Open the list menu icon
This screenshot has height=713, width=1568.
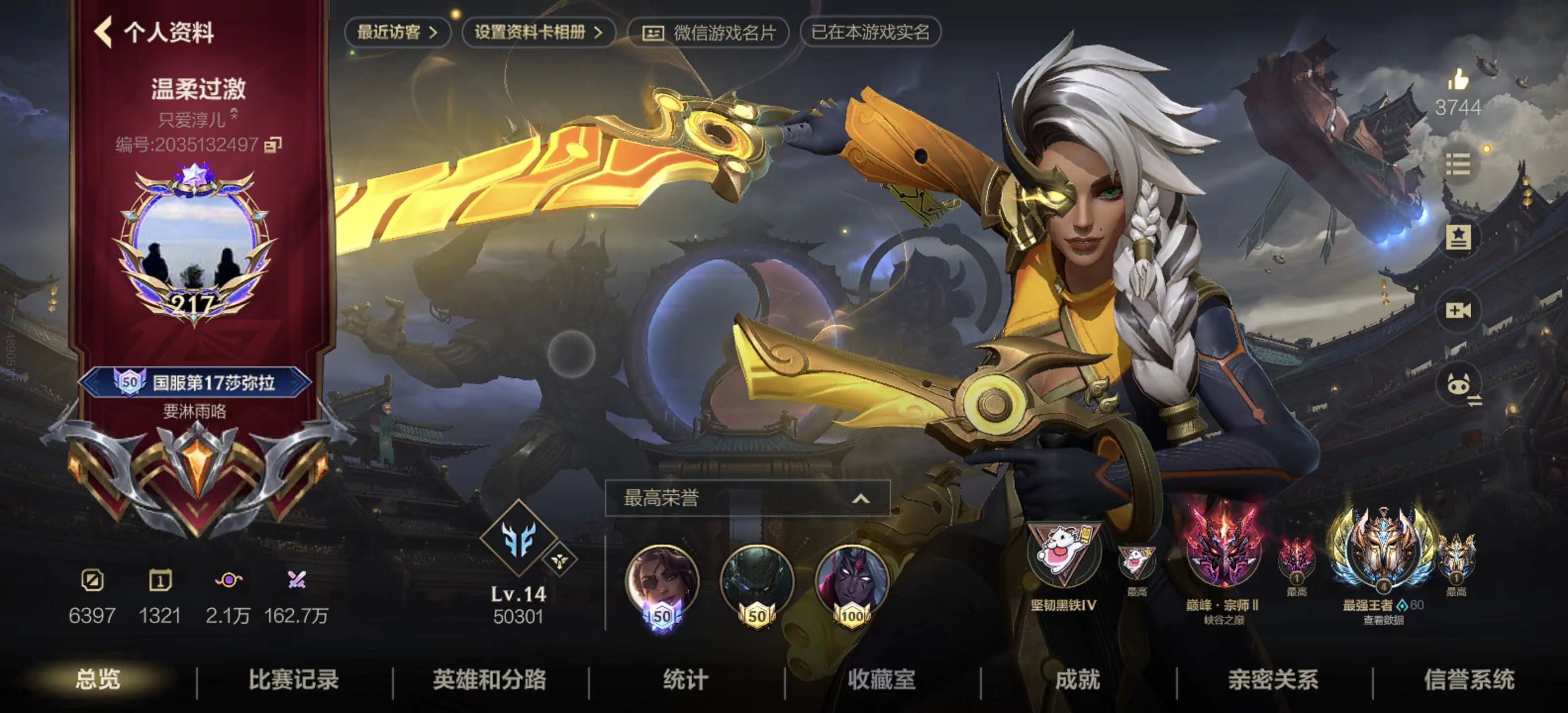(x=1458, y=164)
